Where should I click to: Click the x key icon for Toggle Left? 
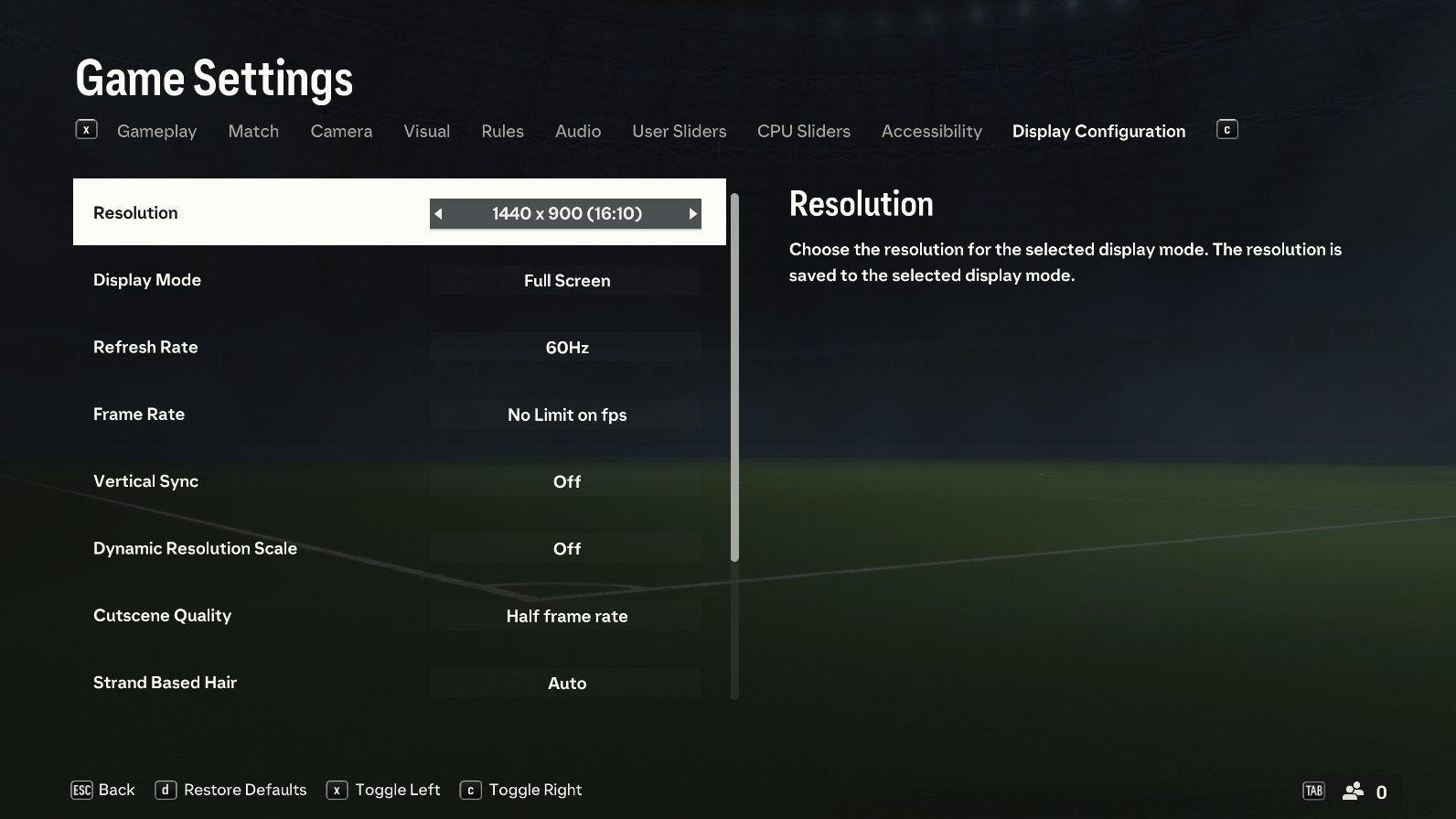(339, 789)
